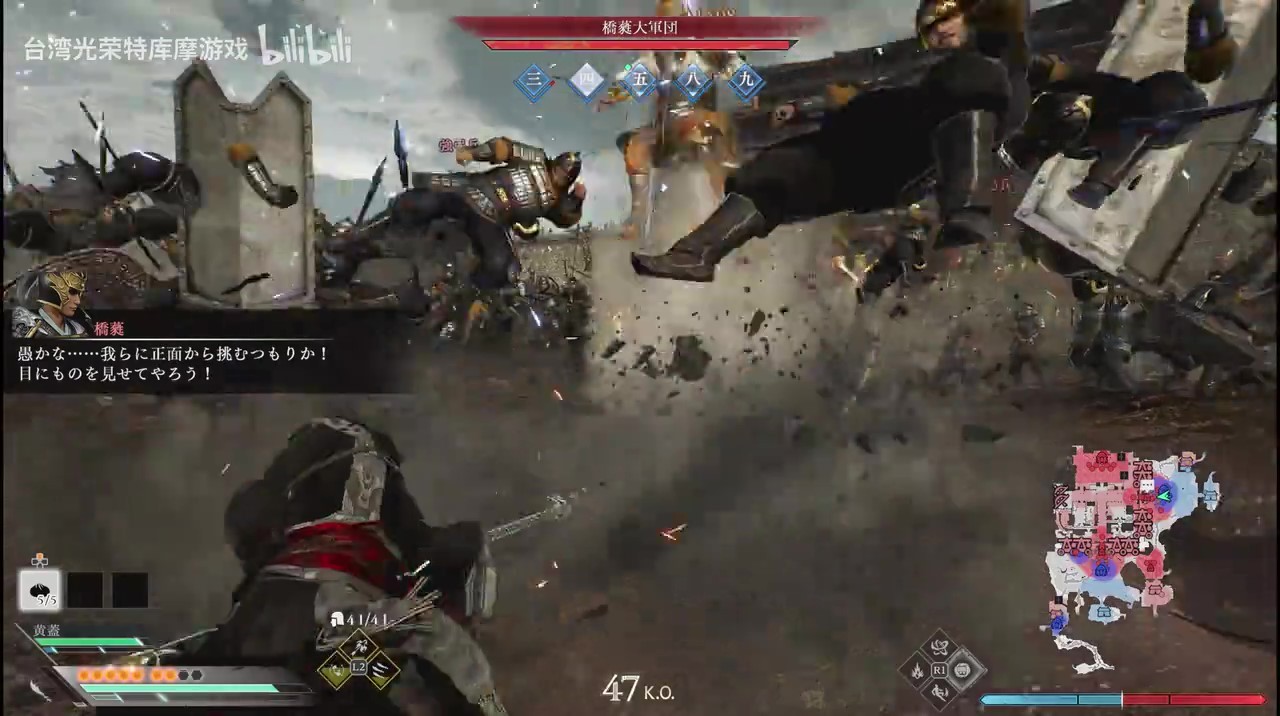Viewport: 1280px width, 716px height.
Task: Select the 四 army unit diamond
Action: tap(586, 83)
